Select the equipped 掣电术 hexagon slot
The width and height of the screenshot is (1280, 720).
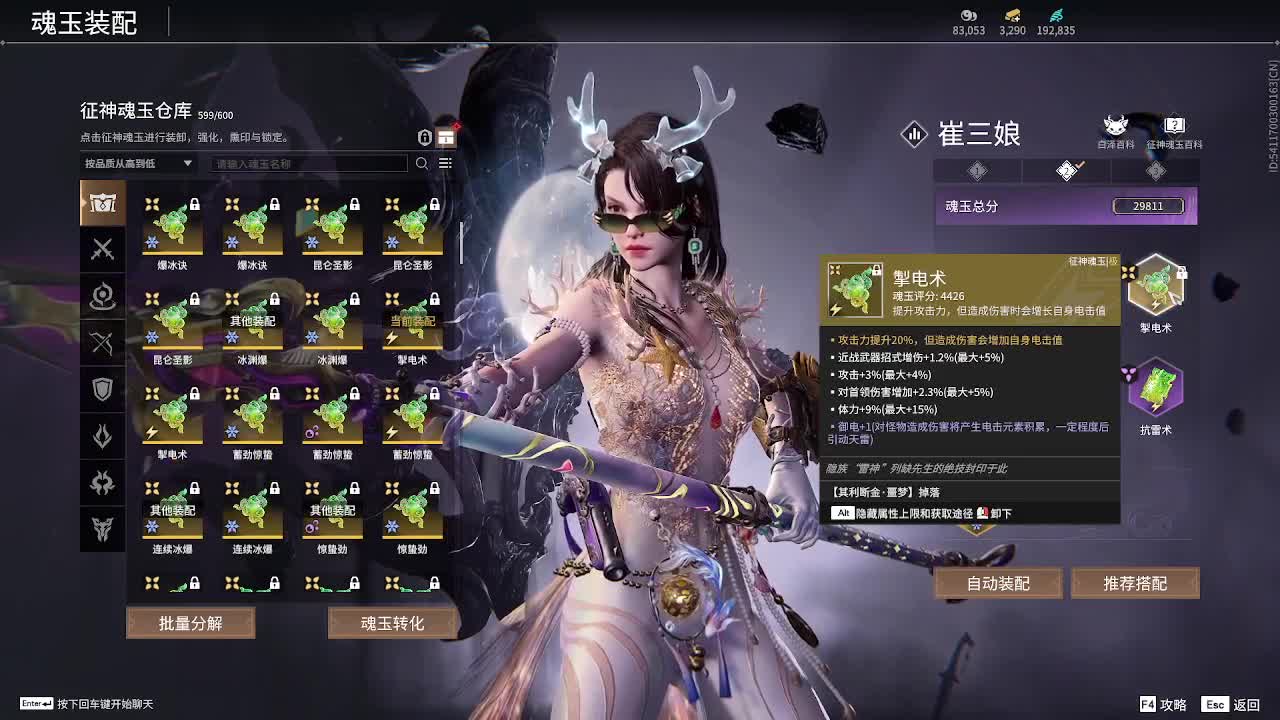pyautogui.click(x=1155, y=285)
